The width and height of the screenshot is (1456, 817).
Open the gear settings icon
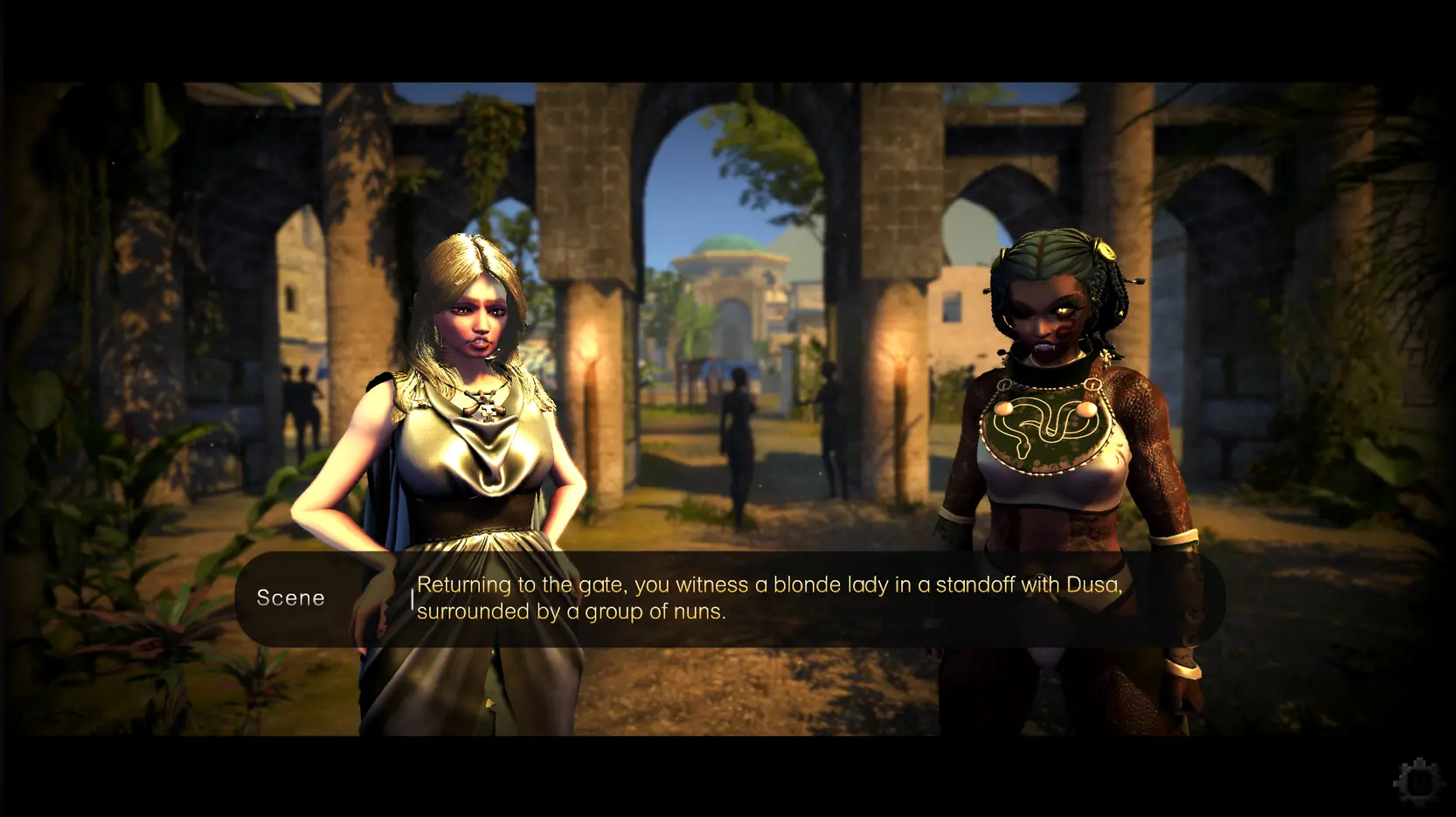point(1417,779)
